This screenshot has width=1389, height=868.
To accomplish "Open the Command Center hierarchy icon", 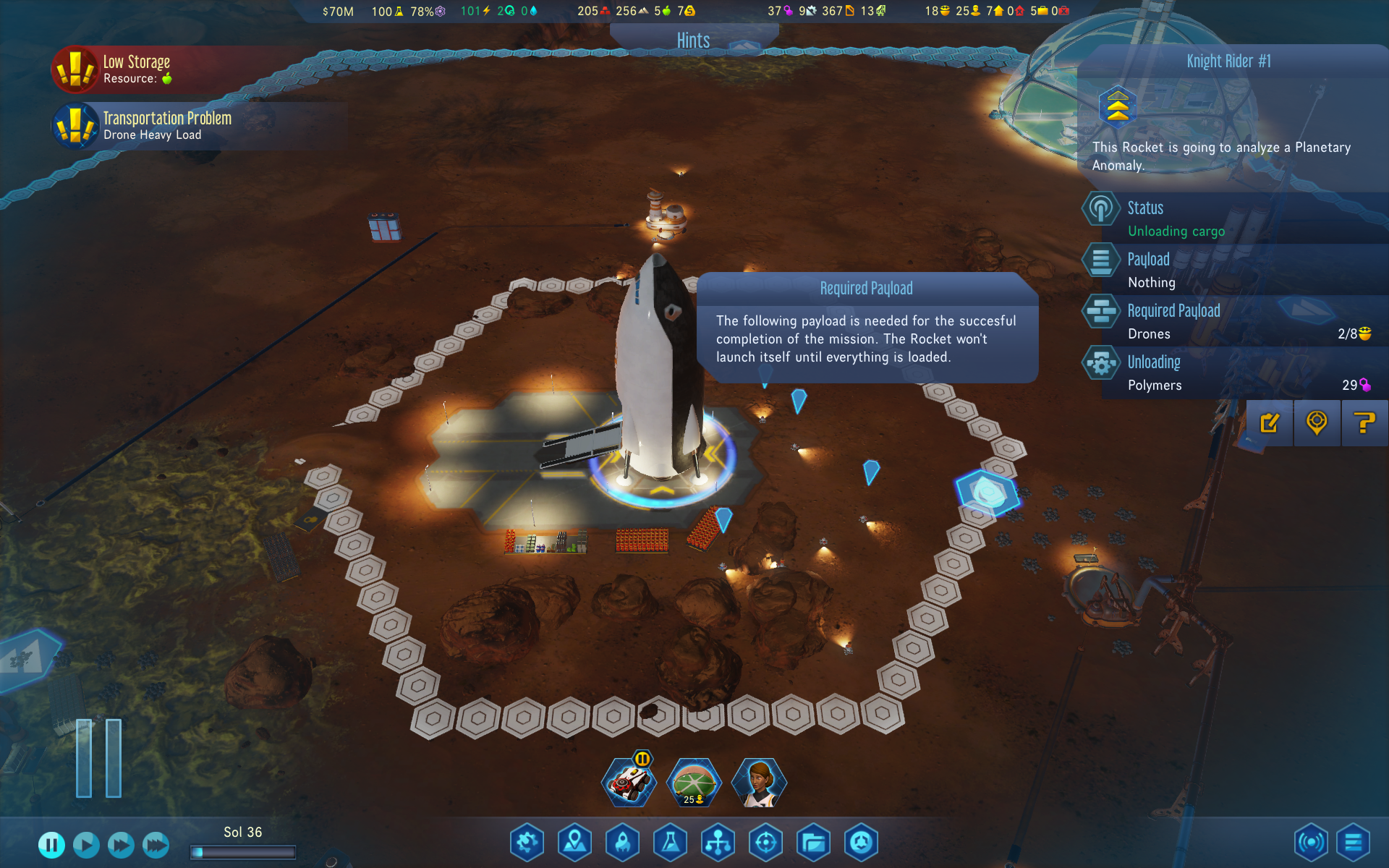I will pyautogui.click(x=718, y=842).
